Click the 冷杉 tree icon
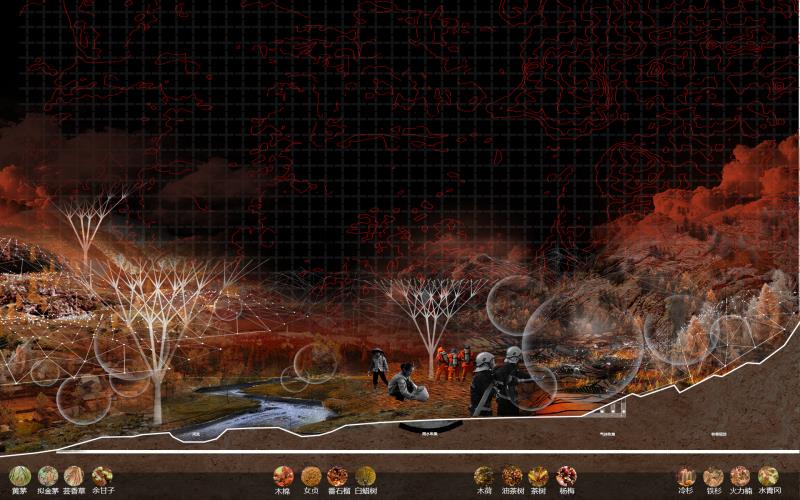This screenshot has width=800, height=500. [686, 476]
